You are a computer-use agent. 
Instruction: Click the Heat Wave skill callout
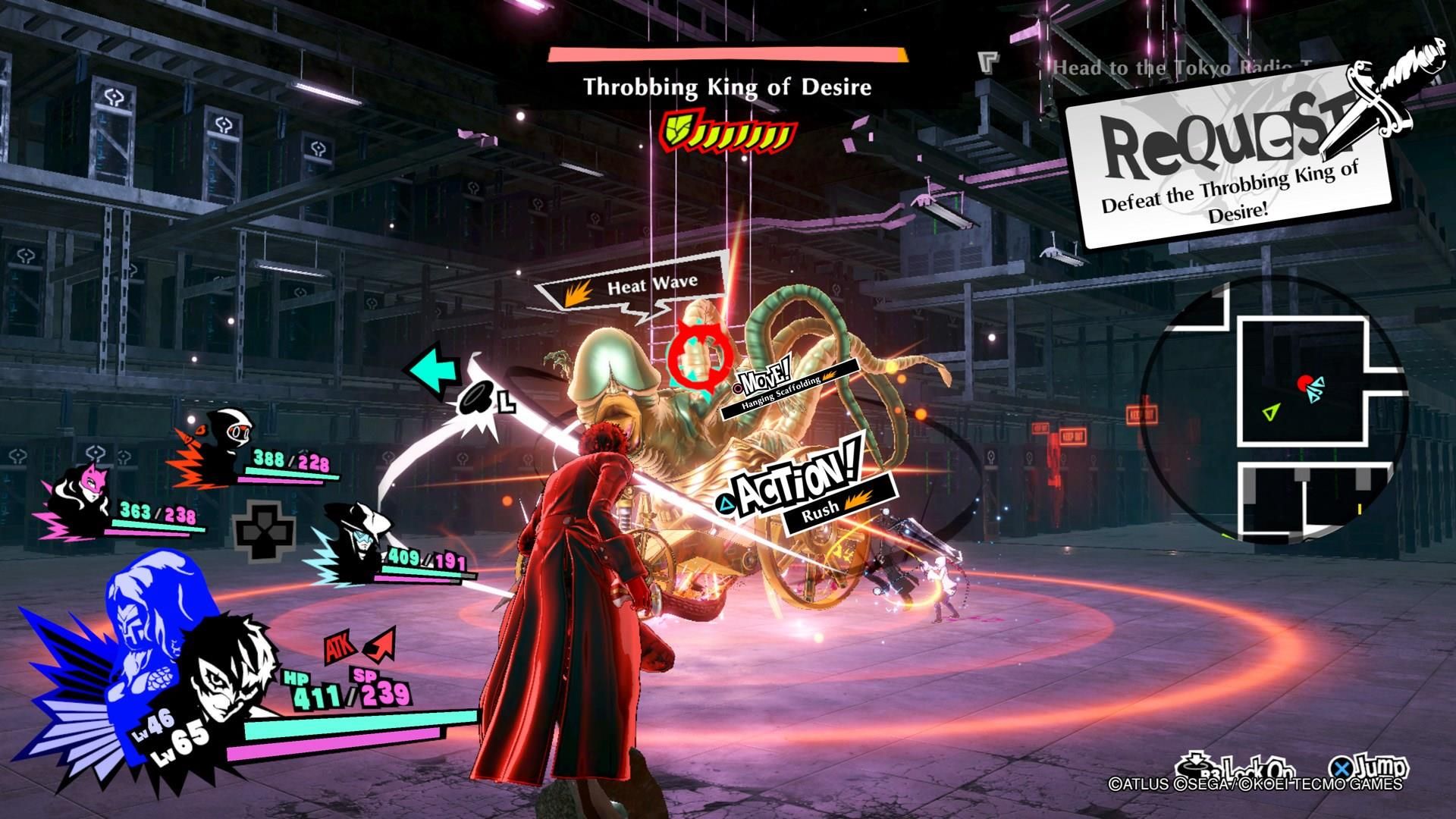pyautogui.click(x=635, y=287)
